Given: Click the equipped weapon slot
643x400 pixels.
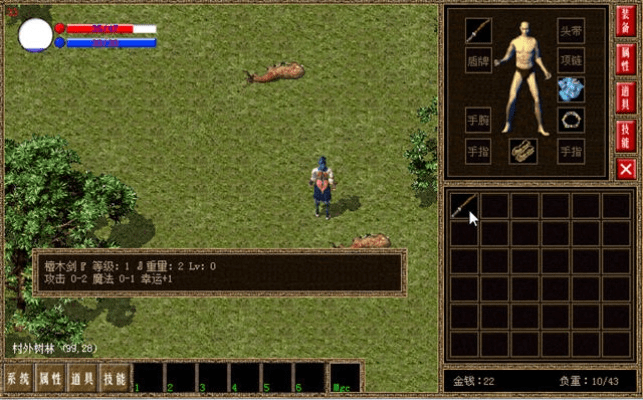Looking at the screenshot, I should (x=478, y=30).
